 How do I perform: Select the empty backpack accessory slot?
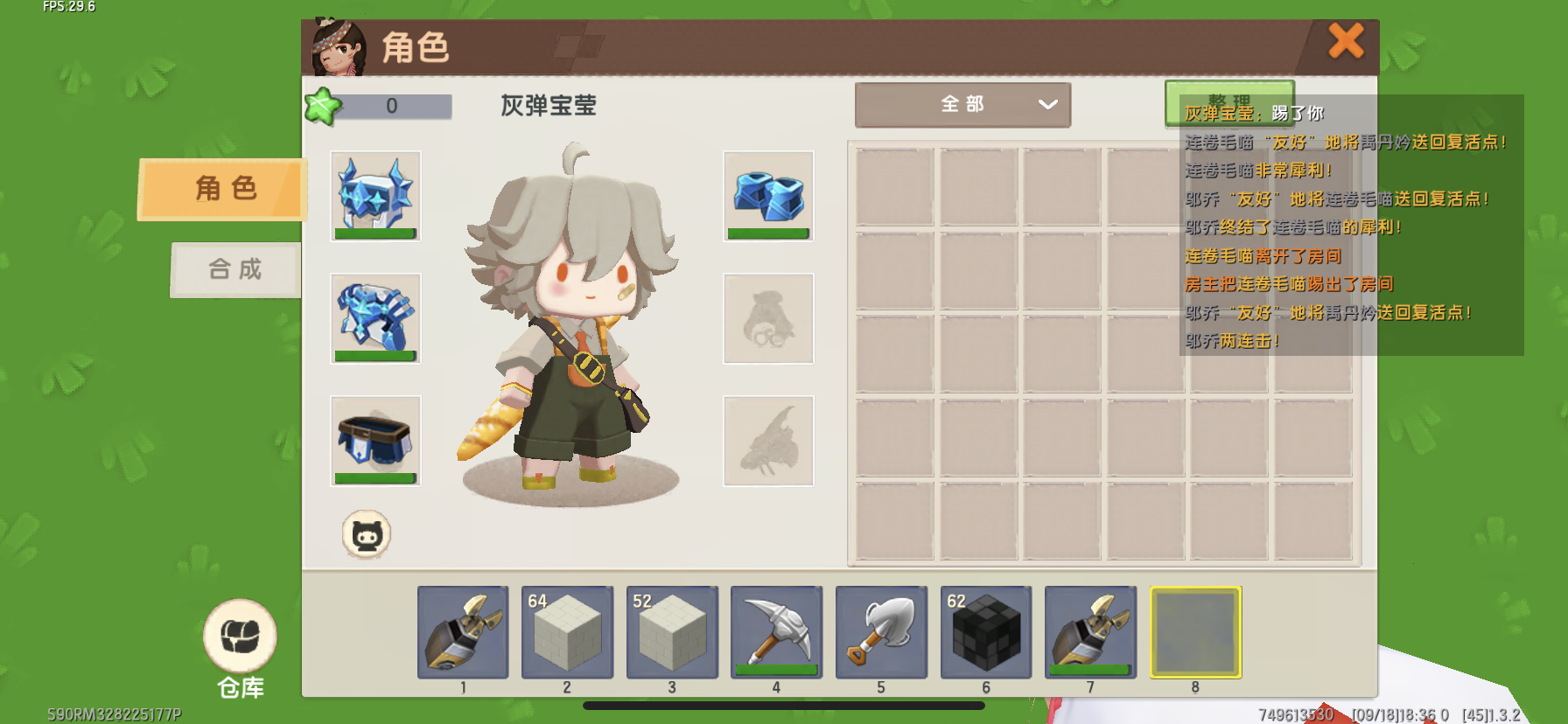click(x=768, y=318)
